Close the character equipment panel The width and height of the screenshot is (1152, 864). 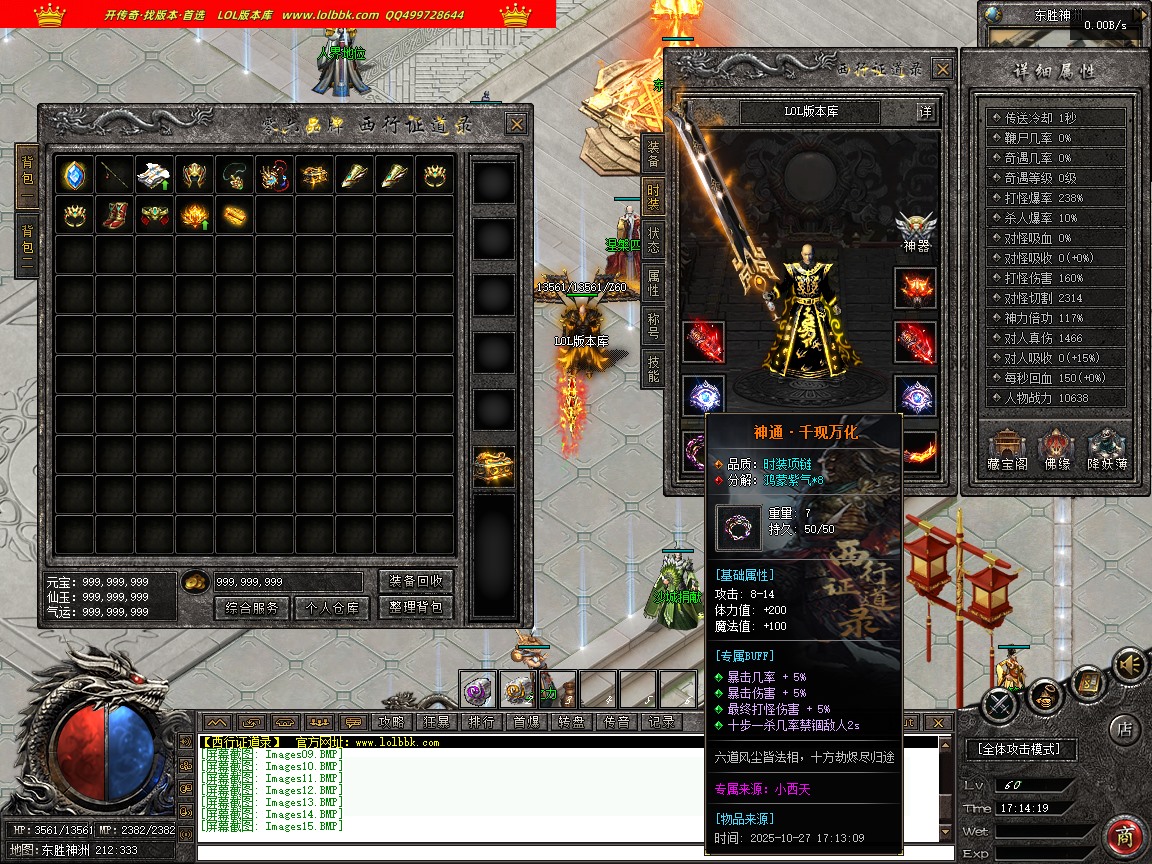pos(942,69)
